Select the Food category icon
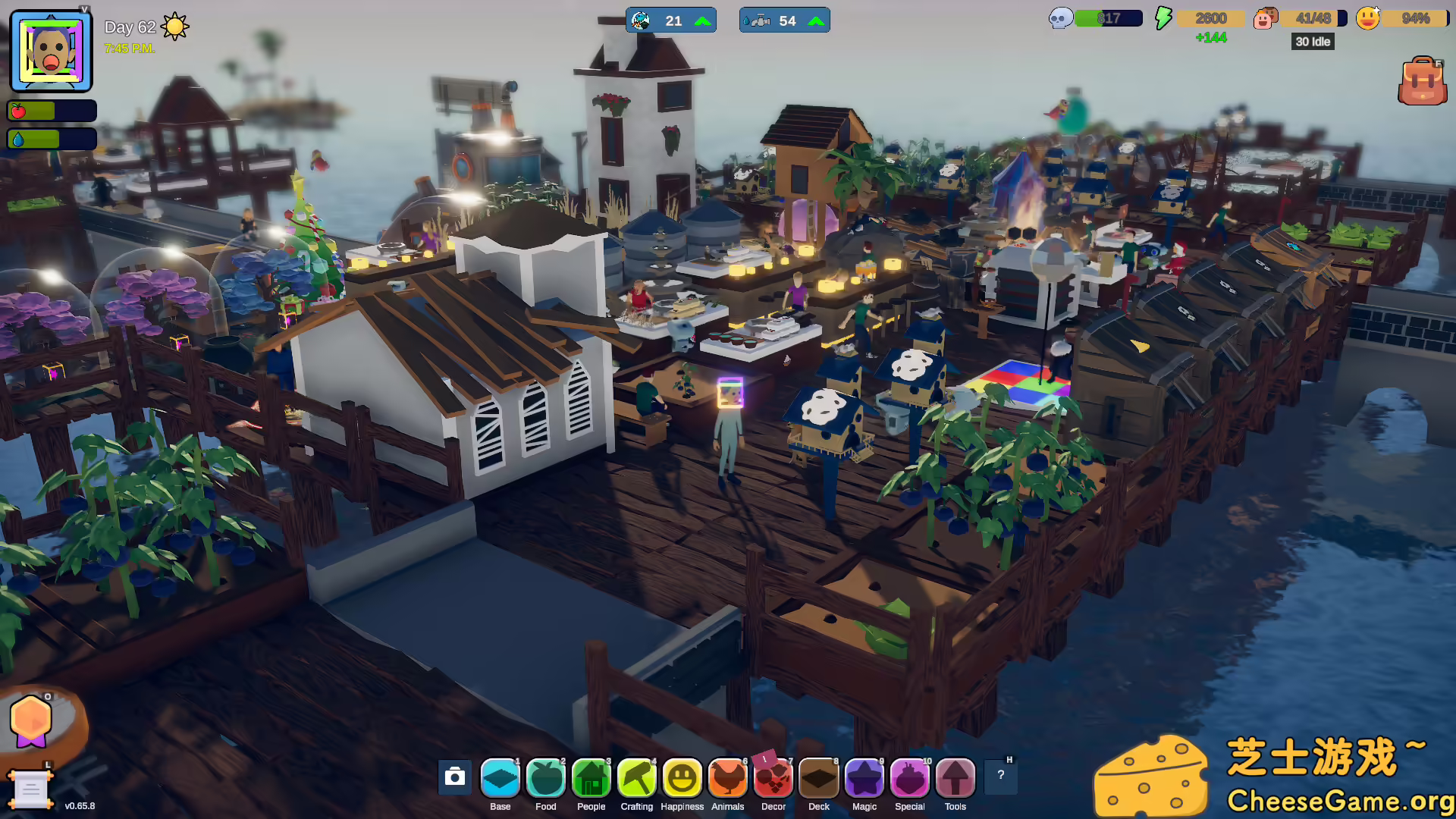The height and width of the screenshot is (819, 1456). click(x=545, y=779)
